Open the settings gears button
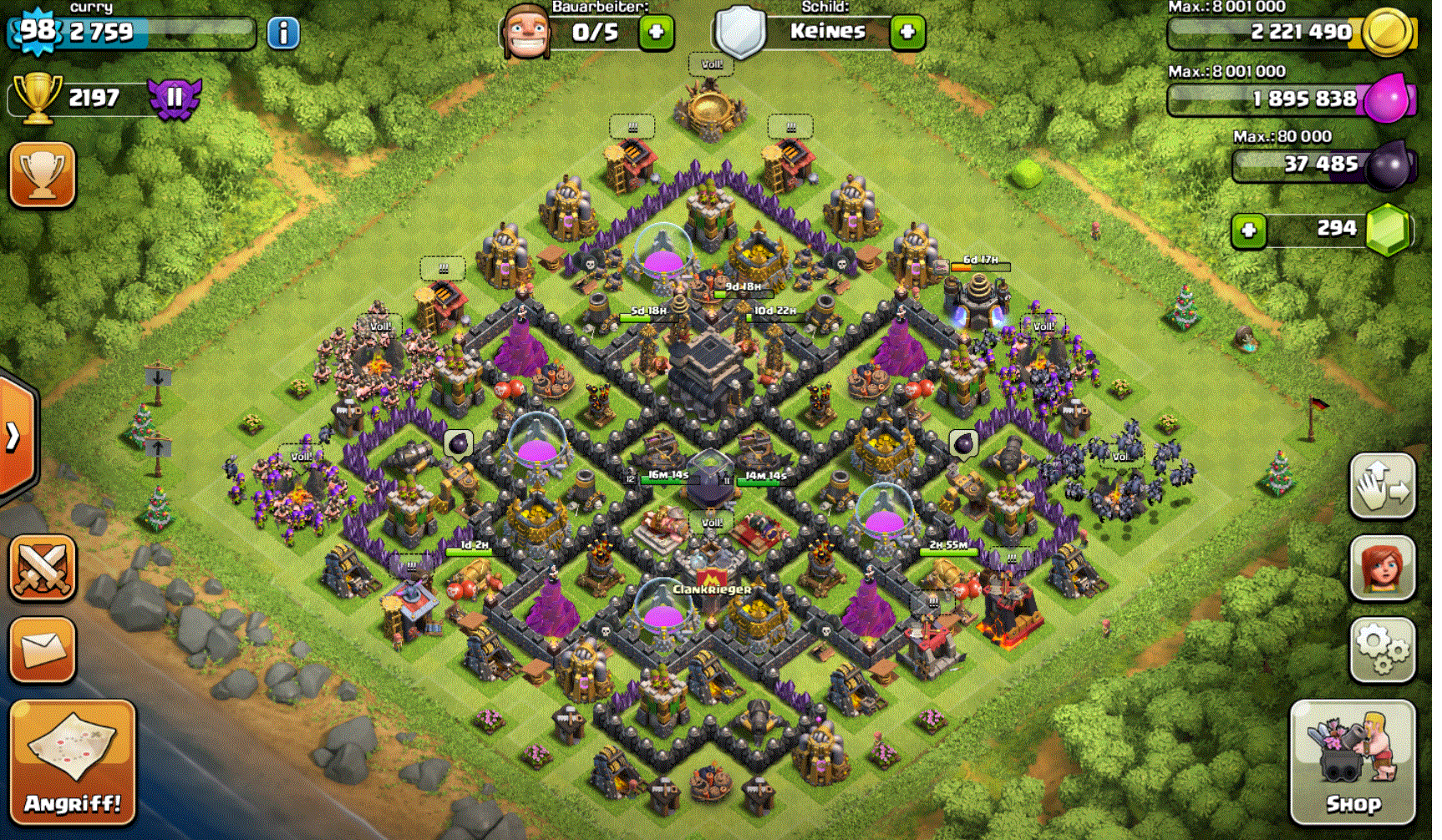This screenshot has height=840, width=1442. tap(1382, 650)
